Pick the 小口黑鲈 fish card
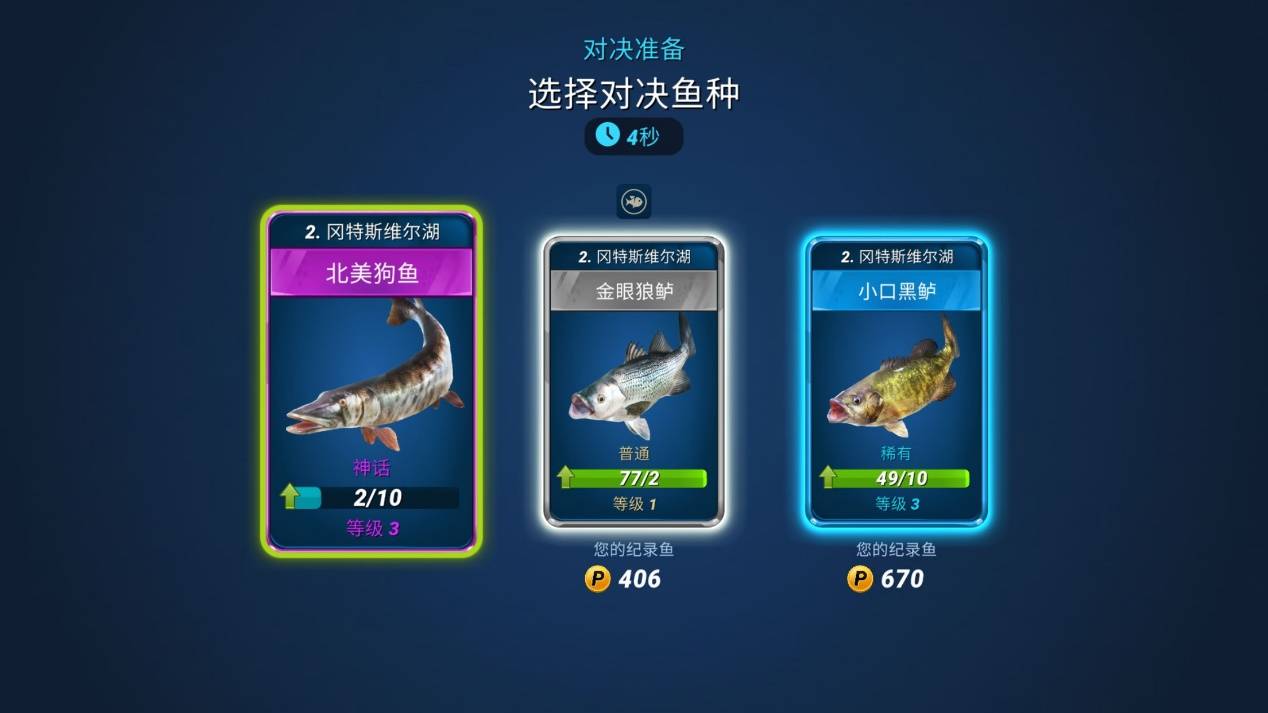The width and height of the screenshot is (1268, 713). point(896,382)
